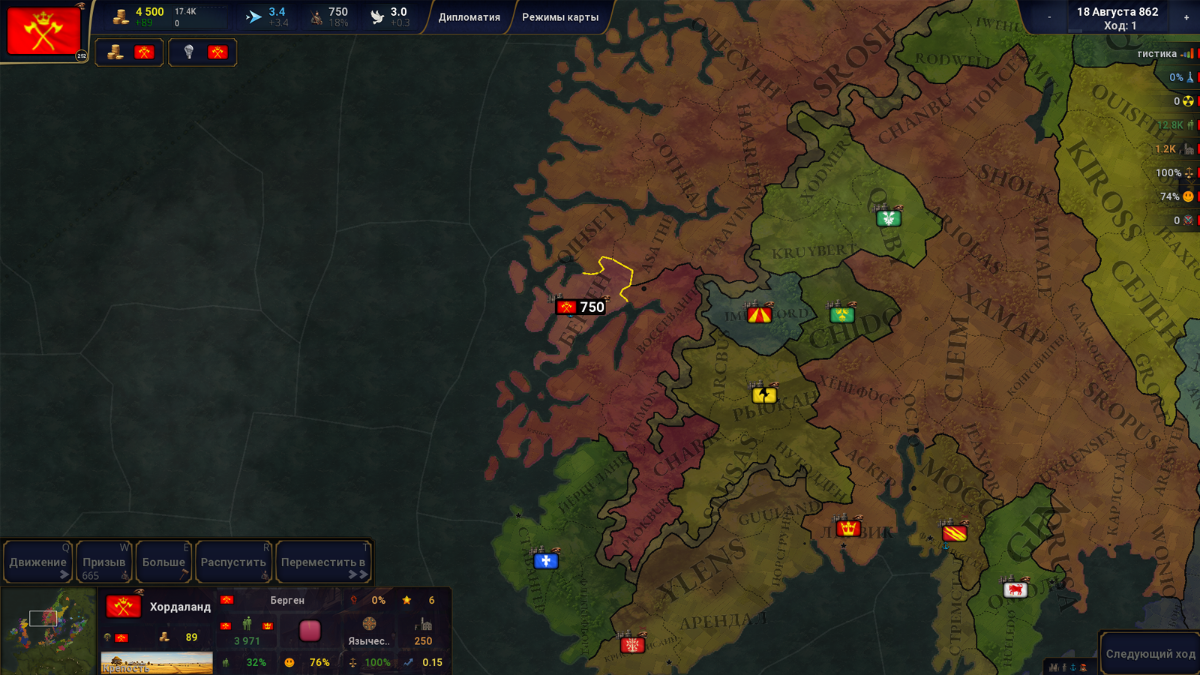End the turn with Следующий ход
Viewport: 1200px width, 675px height.
click(1150, 653)
